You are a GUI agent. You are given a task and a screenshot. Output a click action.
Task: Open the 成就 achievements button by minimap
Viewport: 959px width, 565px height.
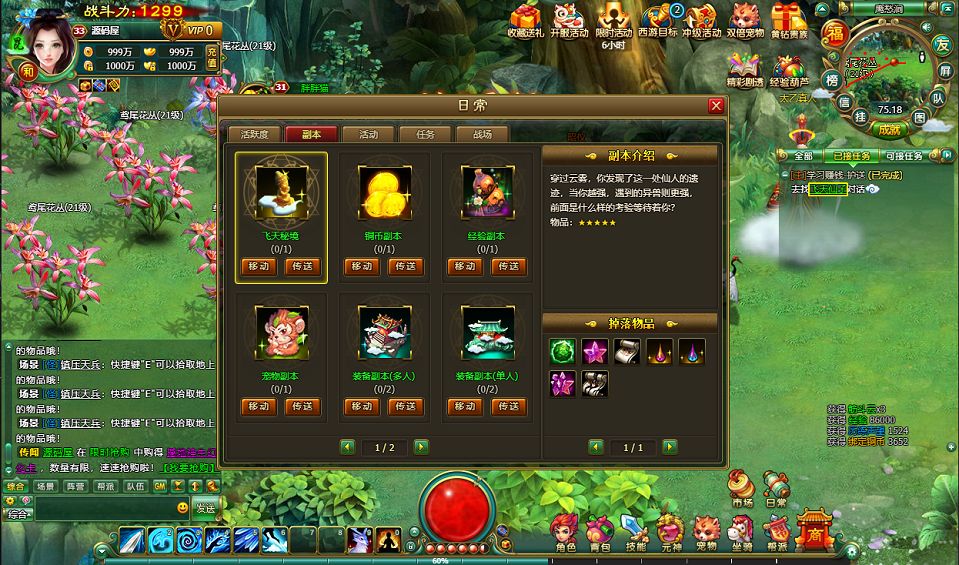point(886,129)
